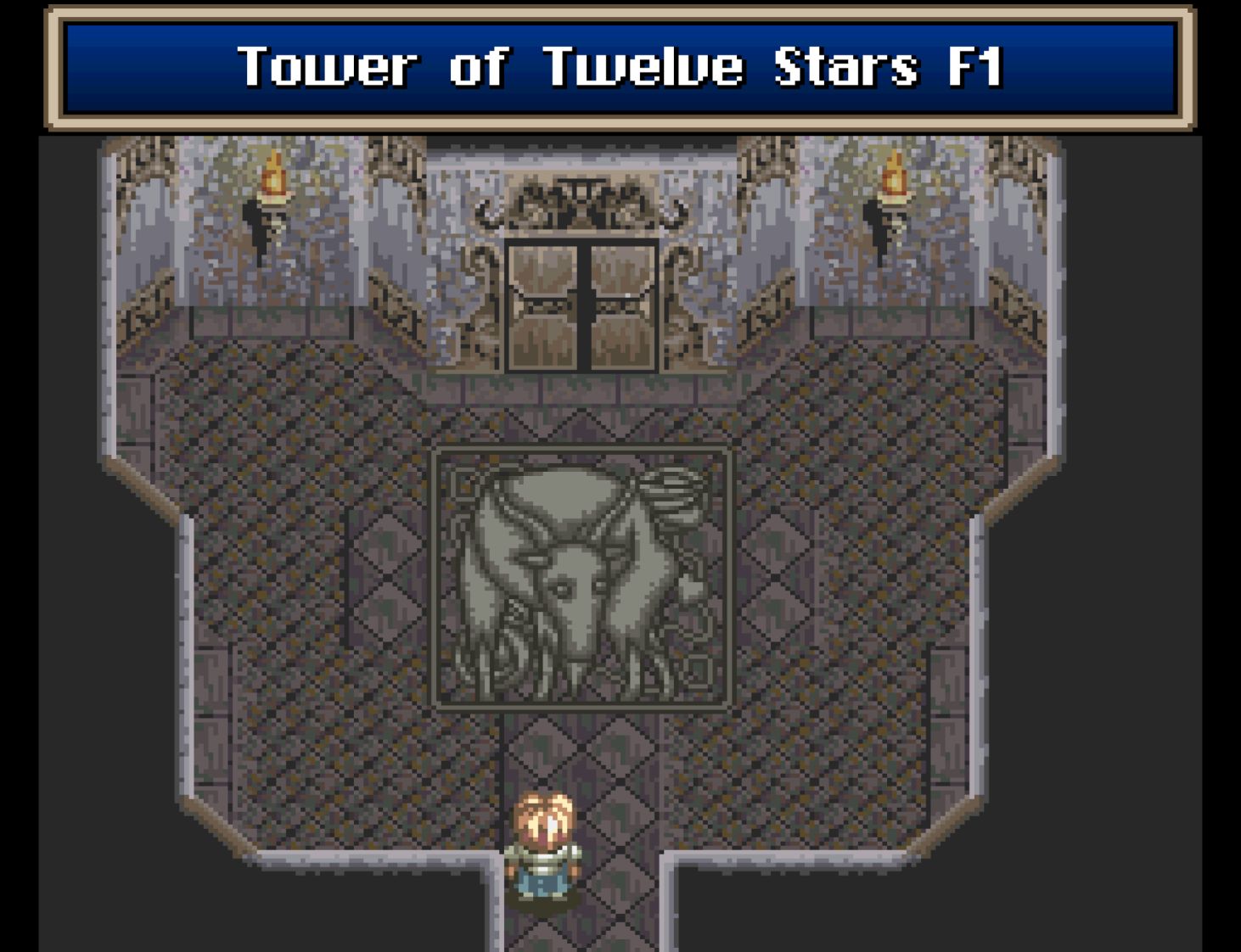Click the beast's eye in the floor carving
Screen dimensions: 1241x952
pos(561,585)
